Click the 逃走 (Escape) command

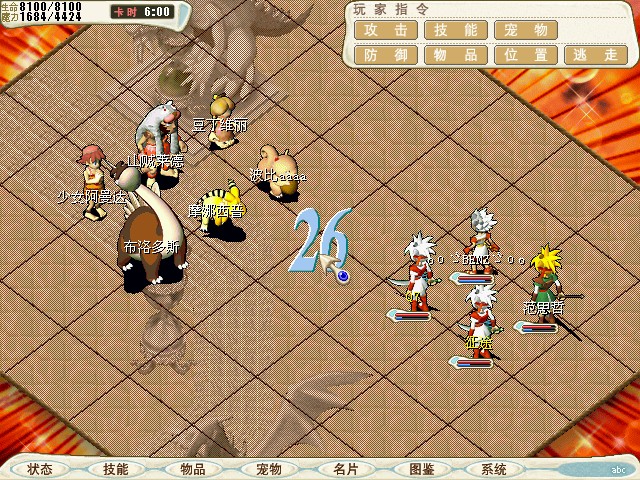point(596,55)
